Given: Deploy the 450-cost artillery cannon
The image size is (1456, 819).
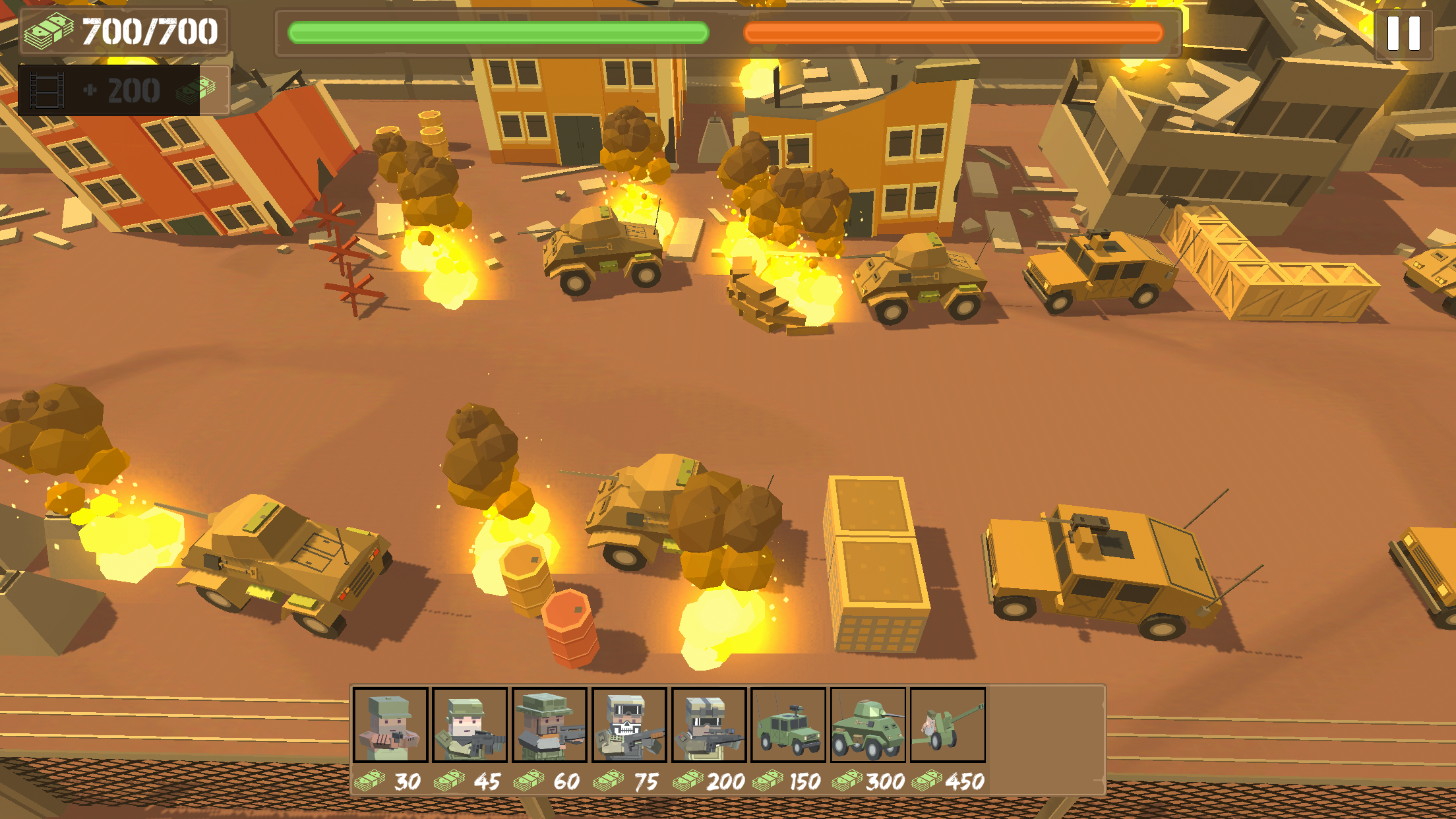Looking at the screenshot, I should 948,725.
